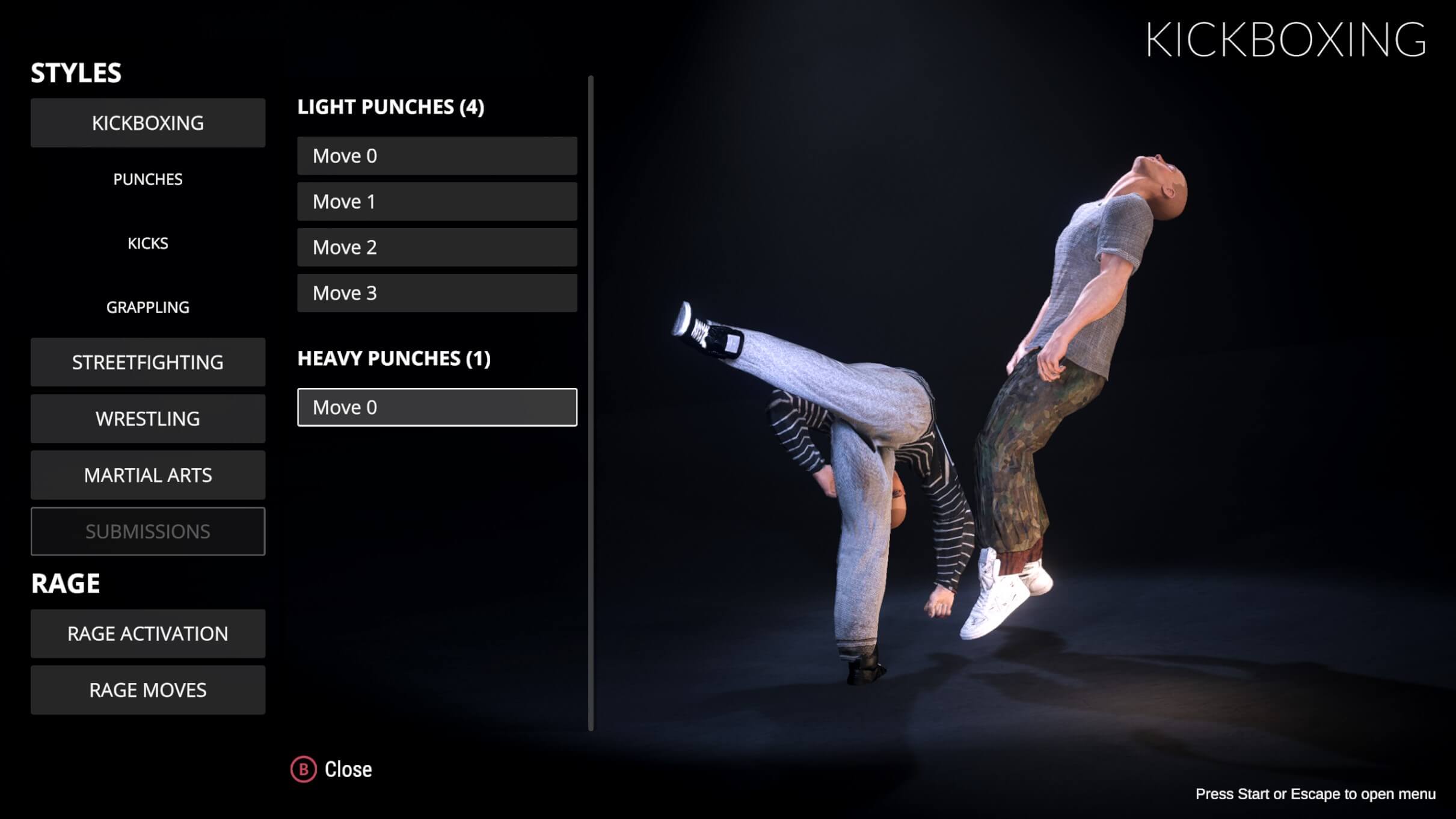The width and height of the screenshot is (1456, 819).
Task: Preview Move 1 under Light Punches
Action: (x=437, y=202)
